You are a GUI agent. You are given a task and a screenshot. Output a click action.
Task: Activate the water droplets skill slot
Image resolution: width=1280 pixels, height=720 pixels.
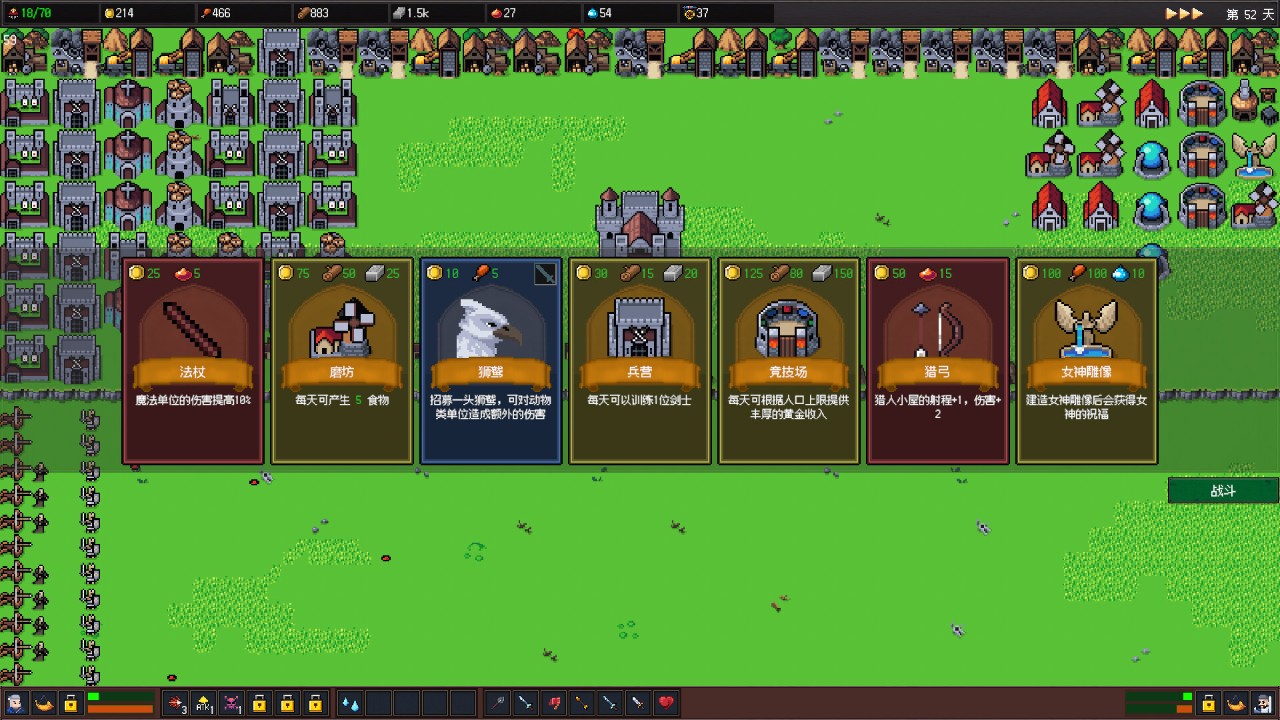click(x=350, y=703)
